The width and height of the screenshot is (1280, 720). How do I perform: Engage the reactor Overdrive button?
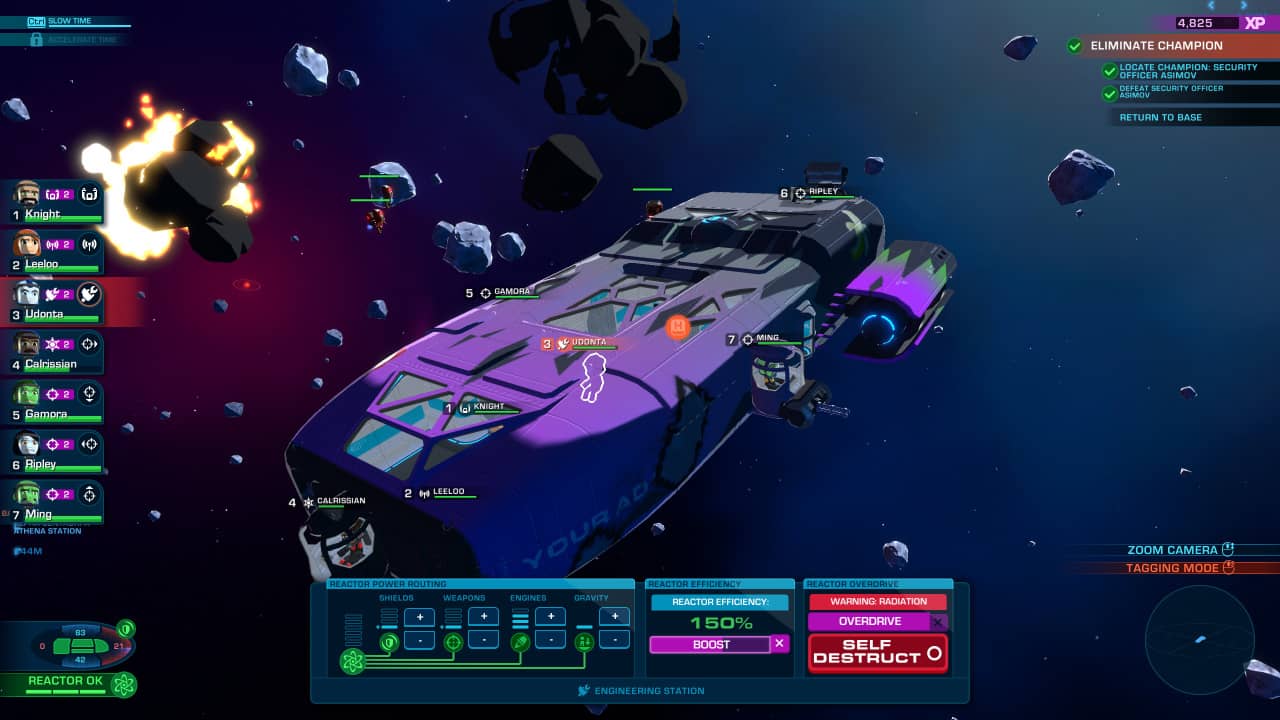tap(869, 622)
